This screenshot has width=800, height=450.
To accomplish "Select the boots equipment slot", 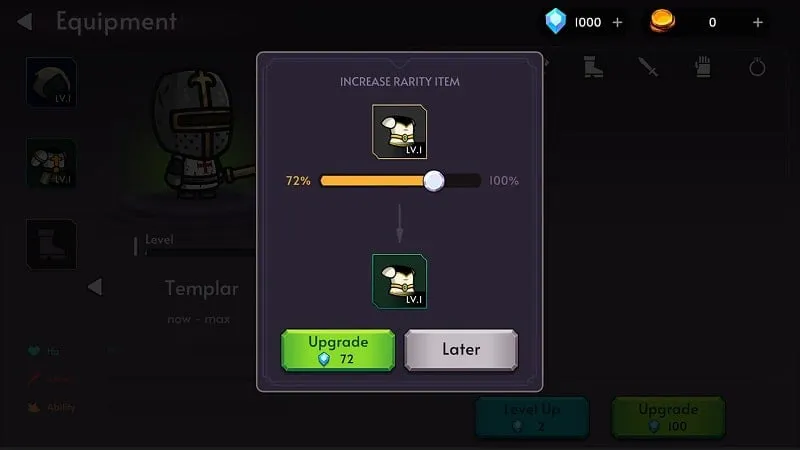I will click(51, 244).
